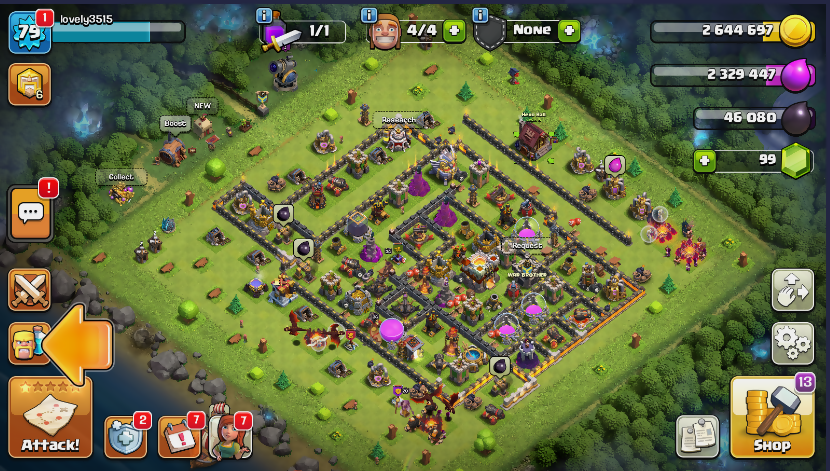Open the chat speech bubble

tap(30, 212)
